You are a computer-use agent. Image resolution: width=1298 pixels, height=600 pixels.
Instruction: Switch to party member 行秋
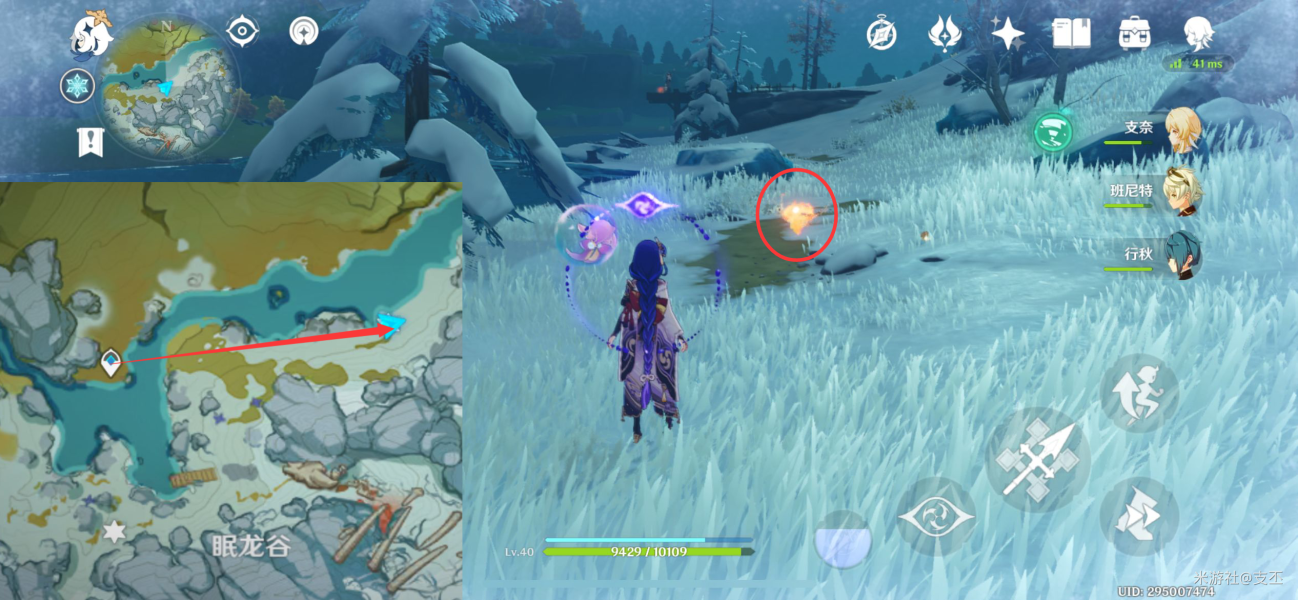1182,254
